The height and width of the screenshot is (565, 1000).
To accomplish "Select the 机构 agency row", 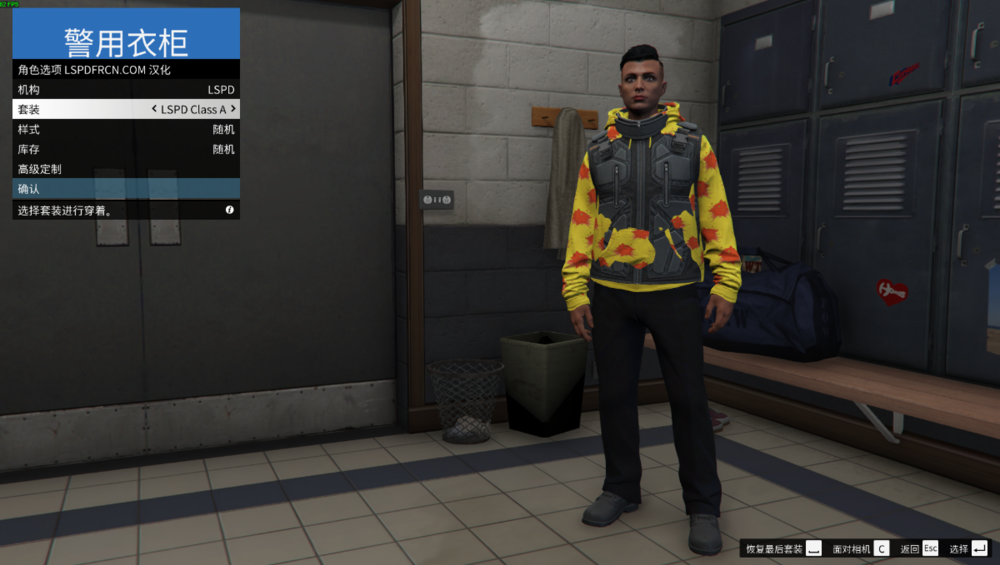I will [125, 90].
